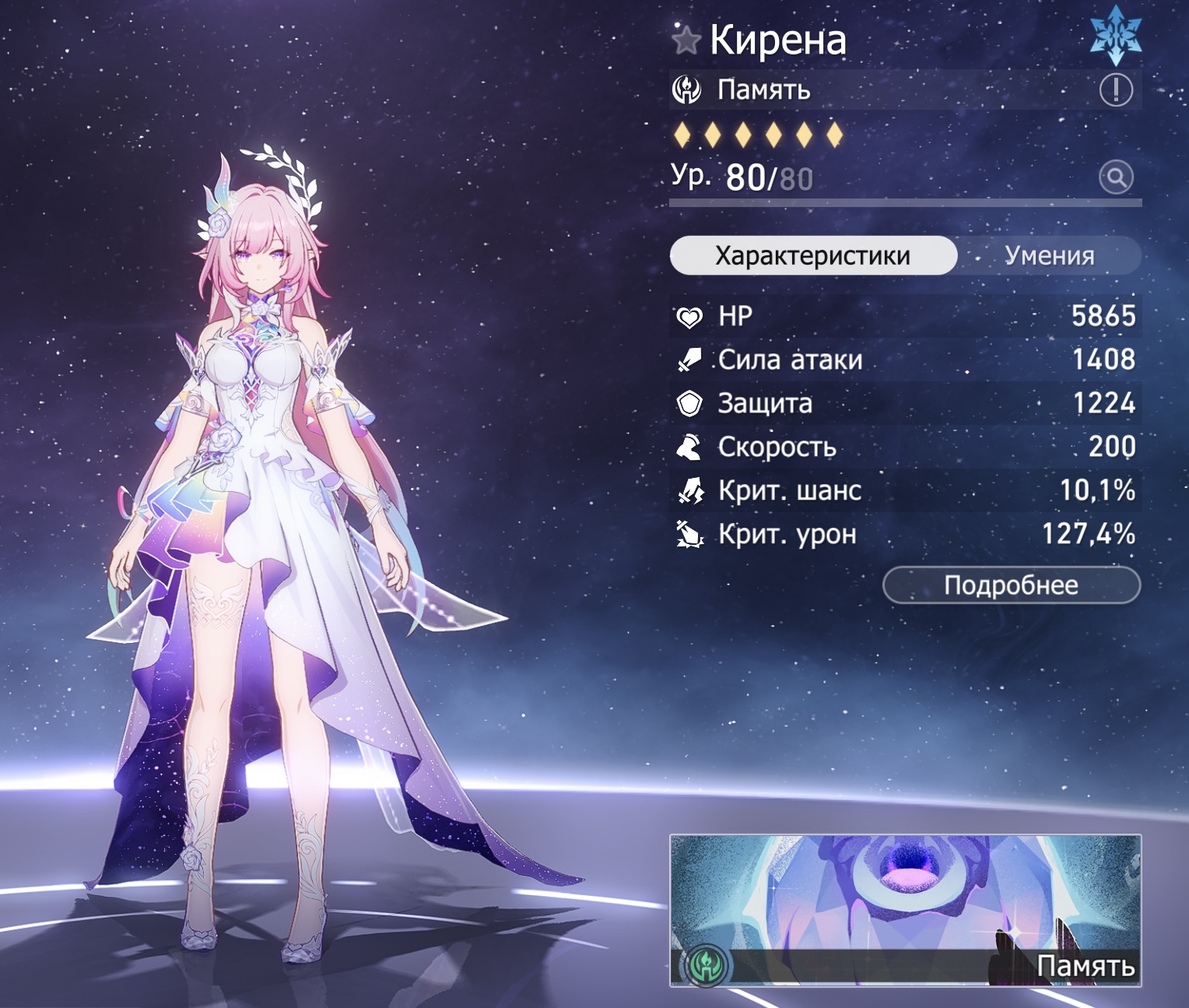Switch to the Умения tab
Viewport: 1189px width, 1008px height.
1049,255
